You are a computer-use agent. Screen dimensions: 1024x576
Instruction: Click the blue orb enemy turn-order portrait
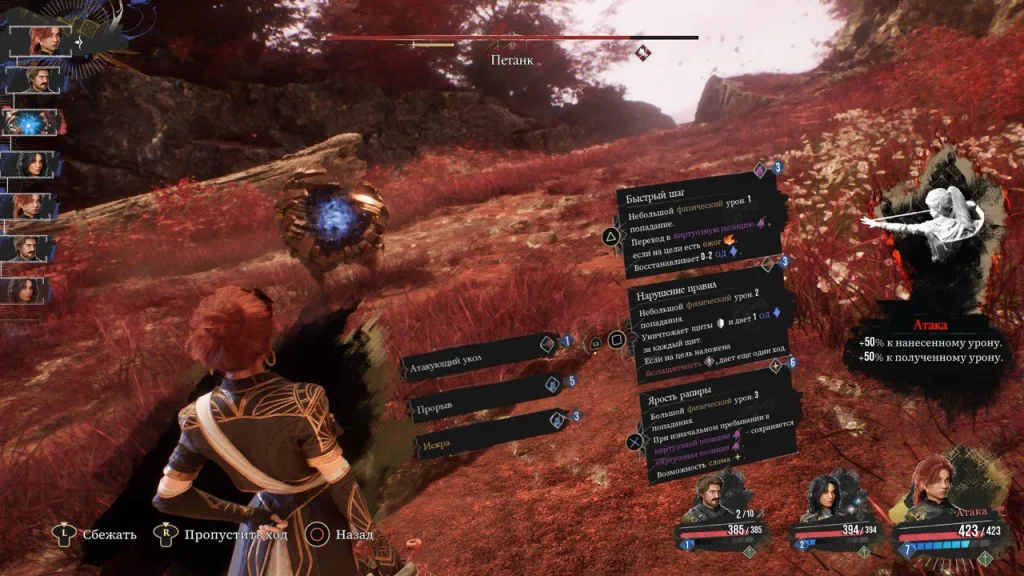30,122
